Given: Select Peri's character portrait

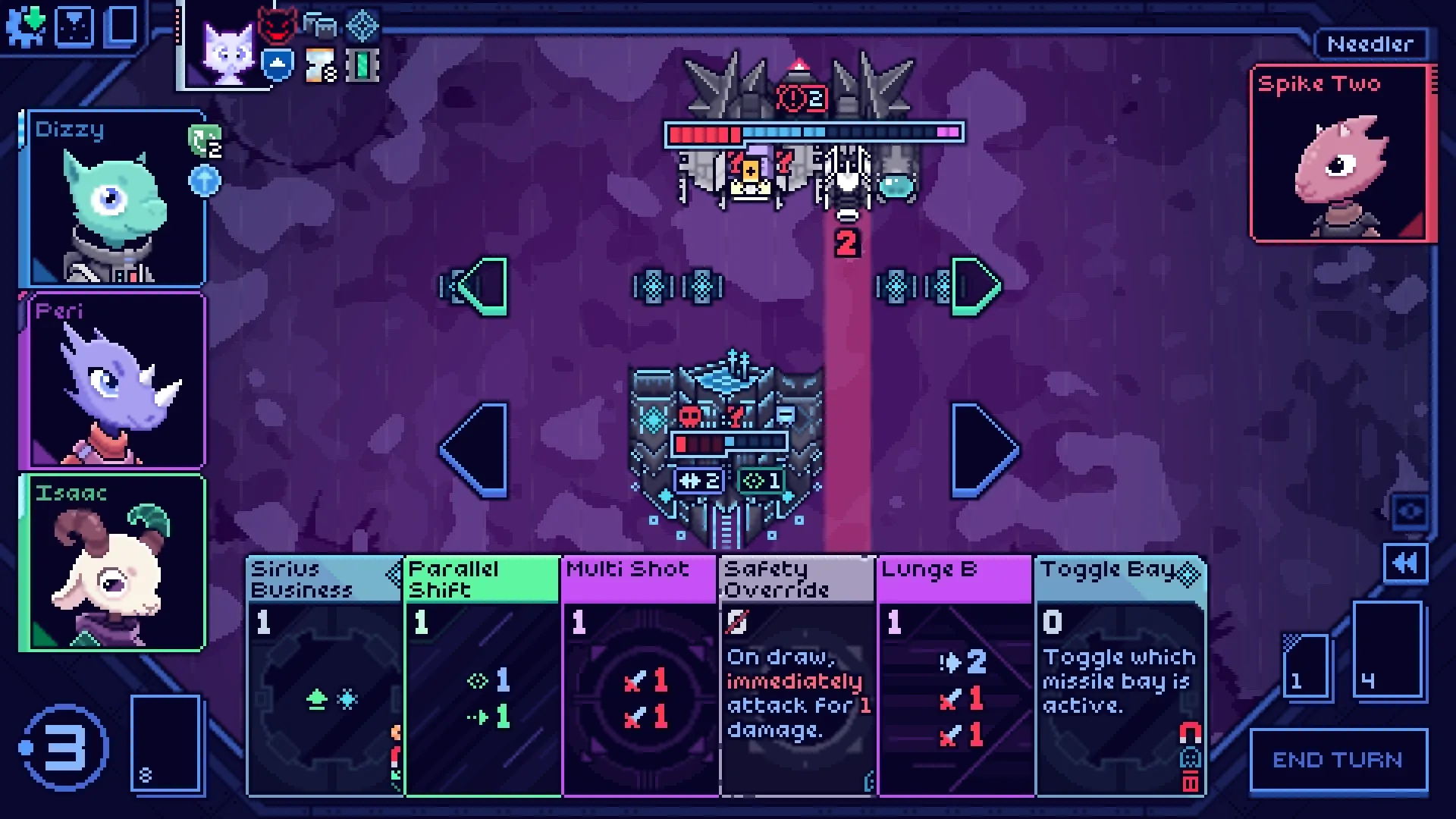Looking at the screenshot, I should pos(114,379).
